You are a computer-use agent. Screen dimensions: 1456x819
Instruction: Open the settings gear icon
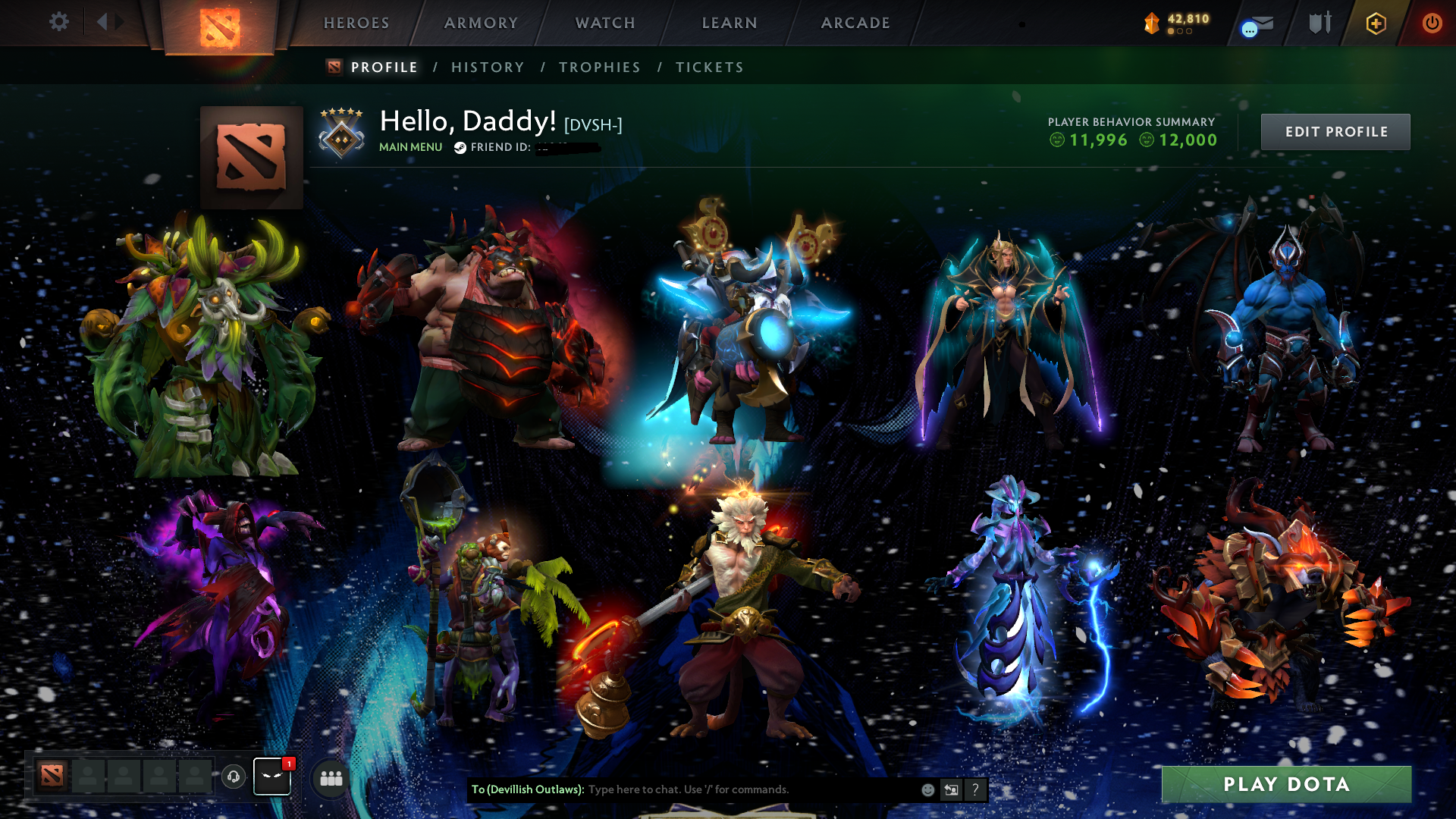pyautogui.click(x=59, y=22)
